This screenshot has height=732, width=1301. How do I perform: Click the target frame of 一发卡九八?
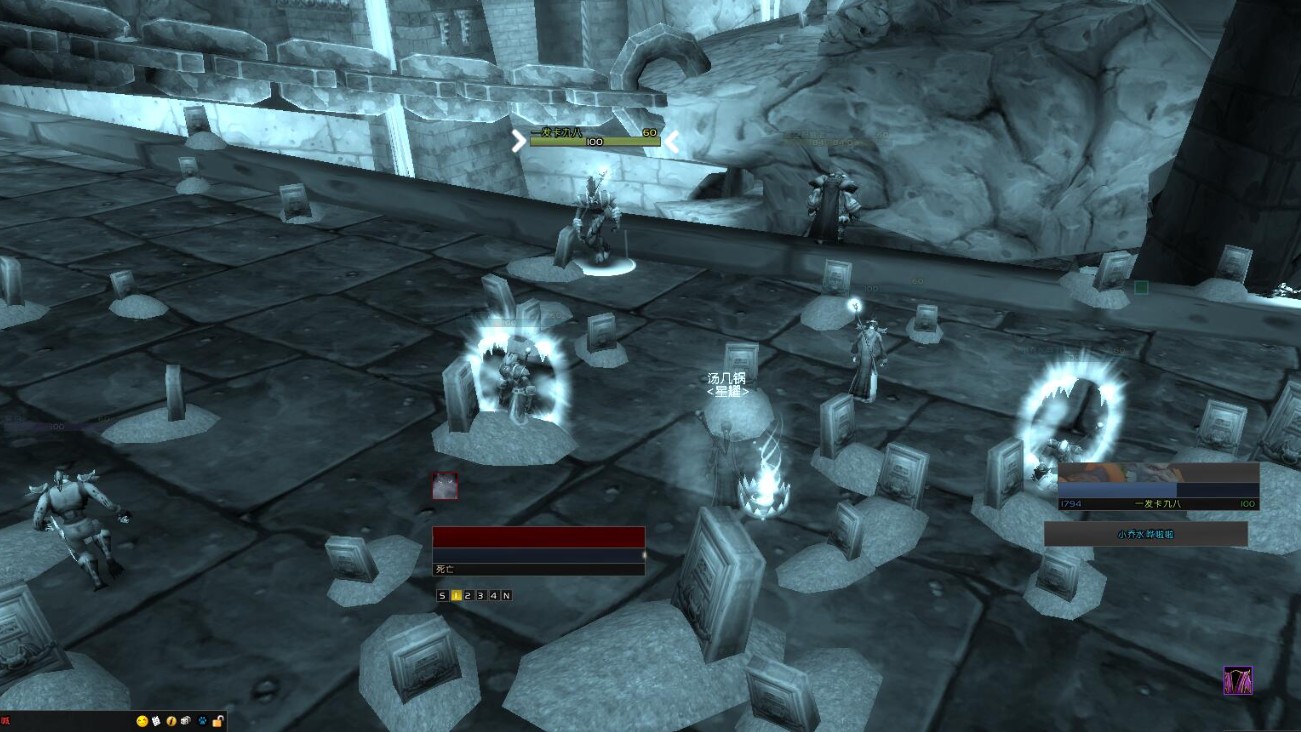pos(1158,487)
